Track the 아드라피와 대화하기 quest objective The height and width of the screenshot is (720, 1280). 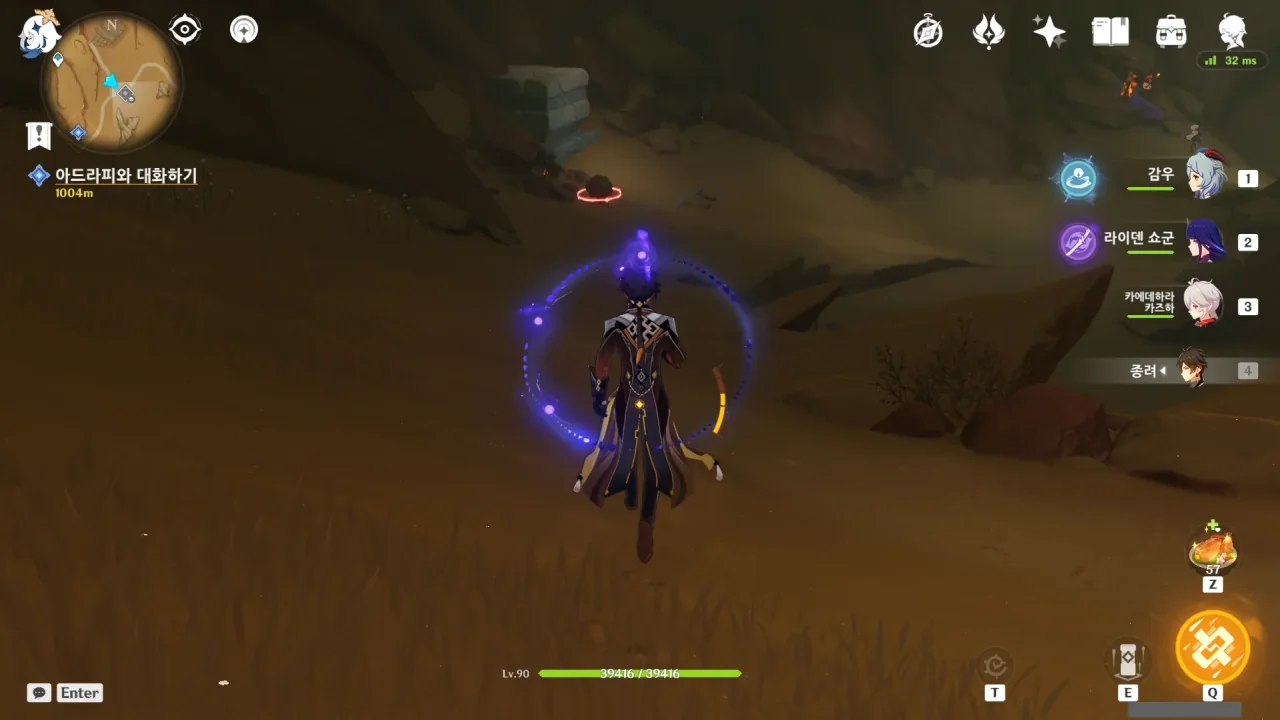(125, 176)
